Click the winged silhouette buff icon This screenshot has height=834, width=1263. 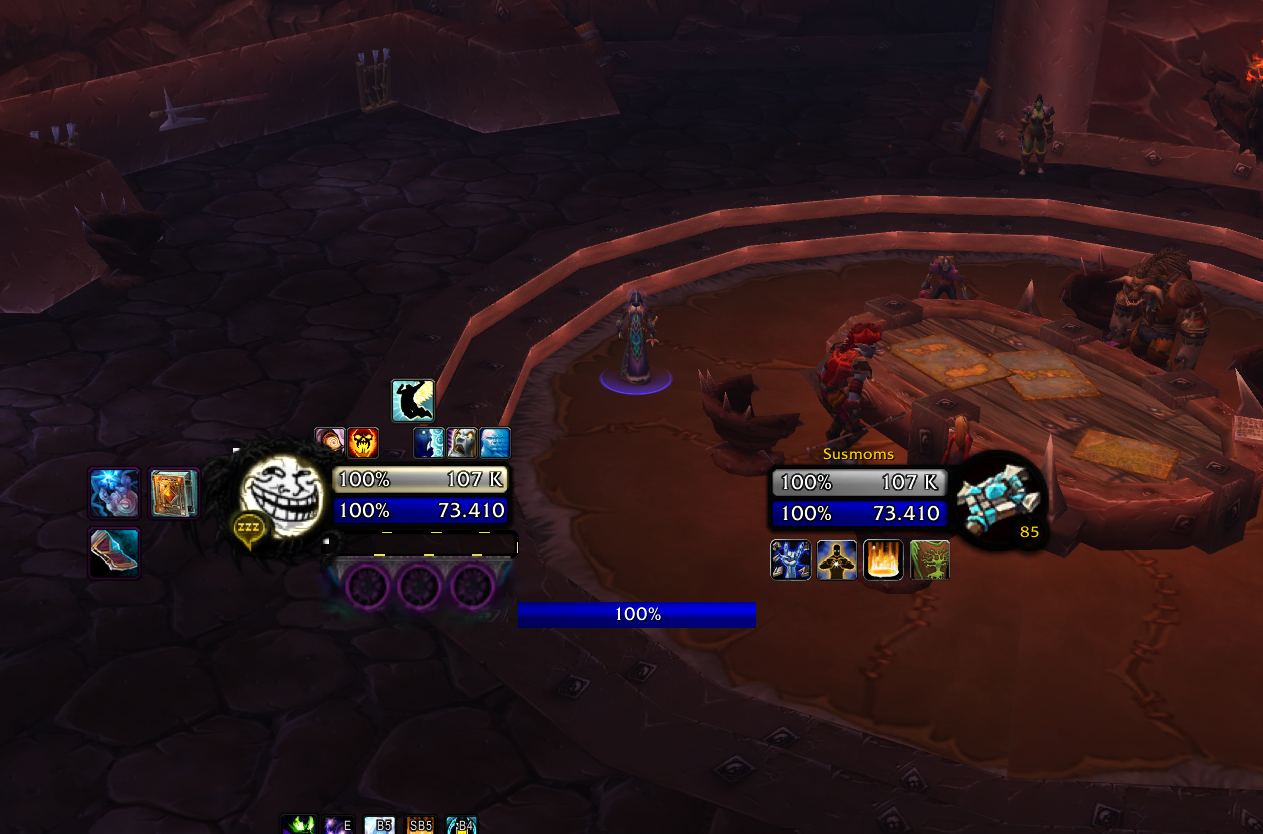tap(413, 400)
